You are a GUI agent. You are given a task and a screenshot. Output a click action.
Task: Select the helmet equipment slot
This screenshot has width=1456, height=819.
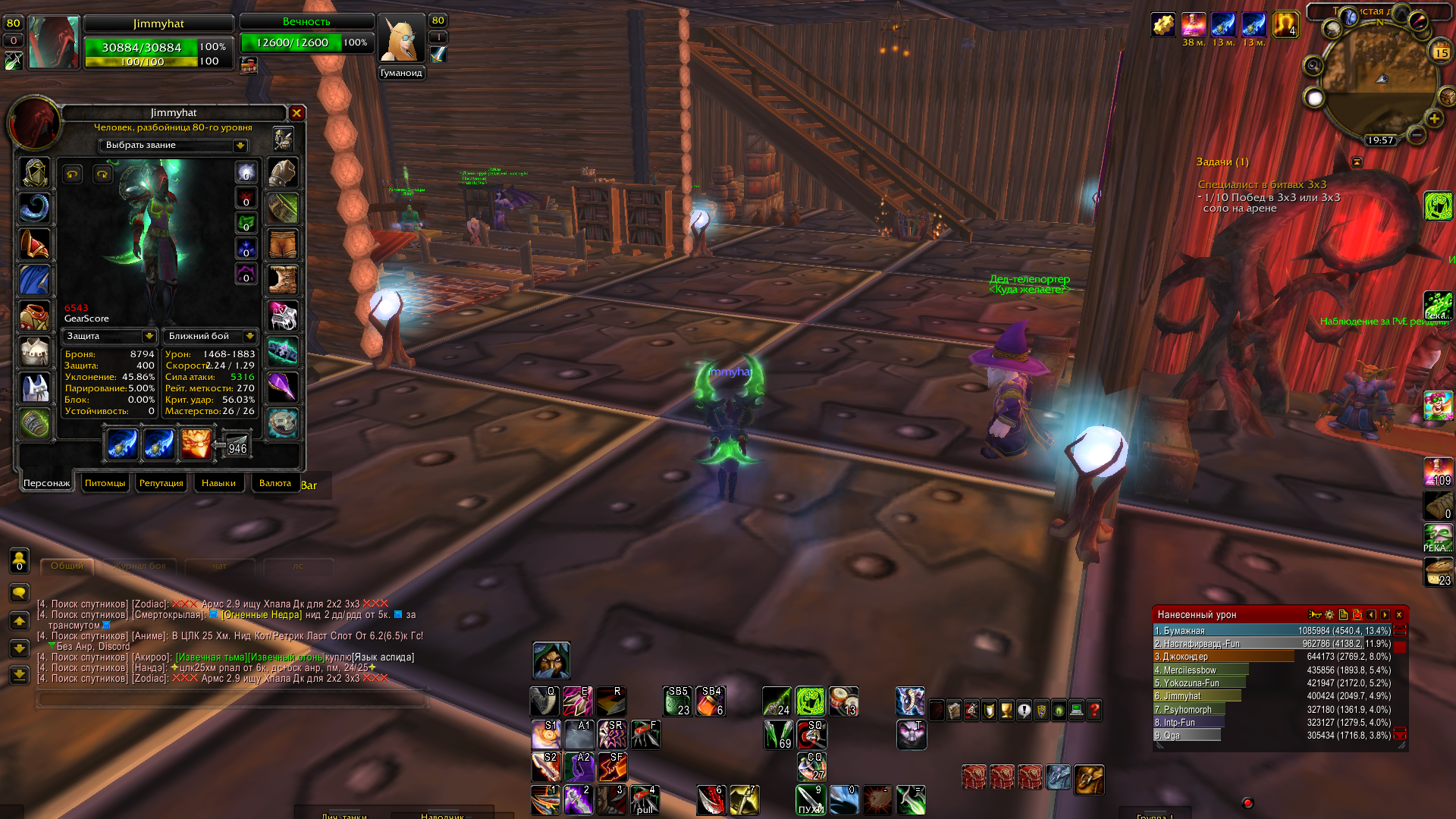click(35, 174)
